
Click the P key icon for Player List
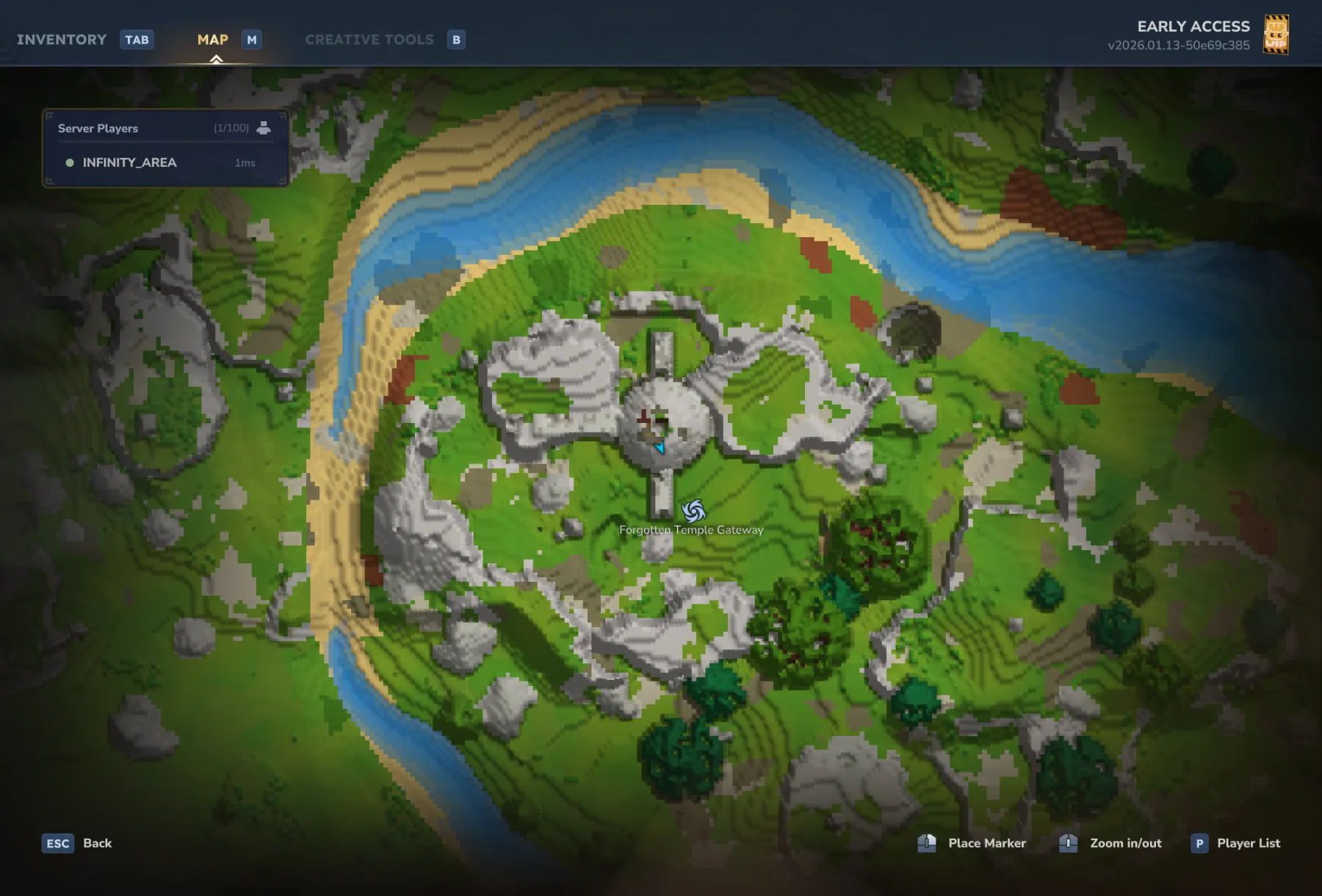coord(1199,843)
